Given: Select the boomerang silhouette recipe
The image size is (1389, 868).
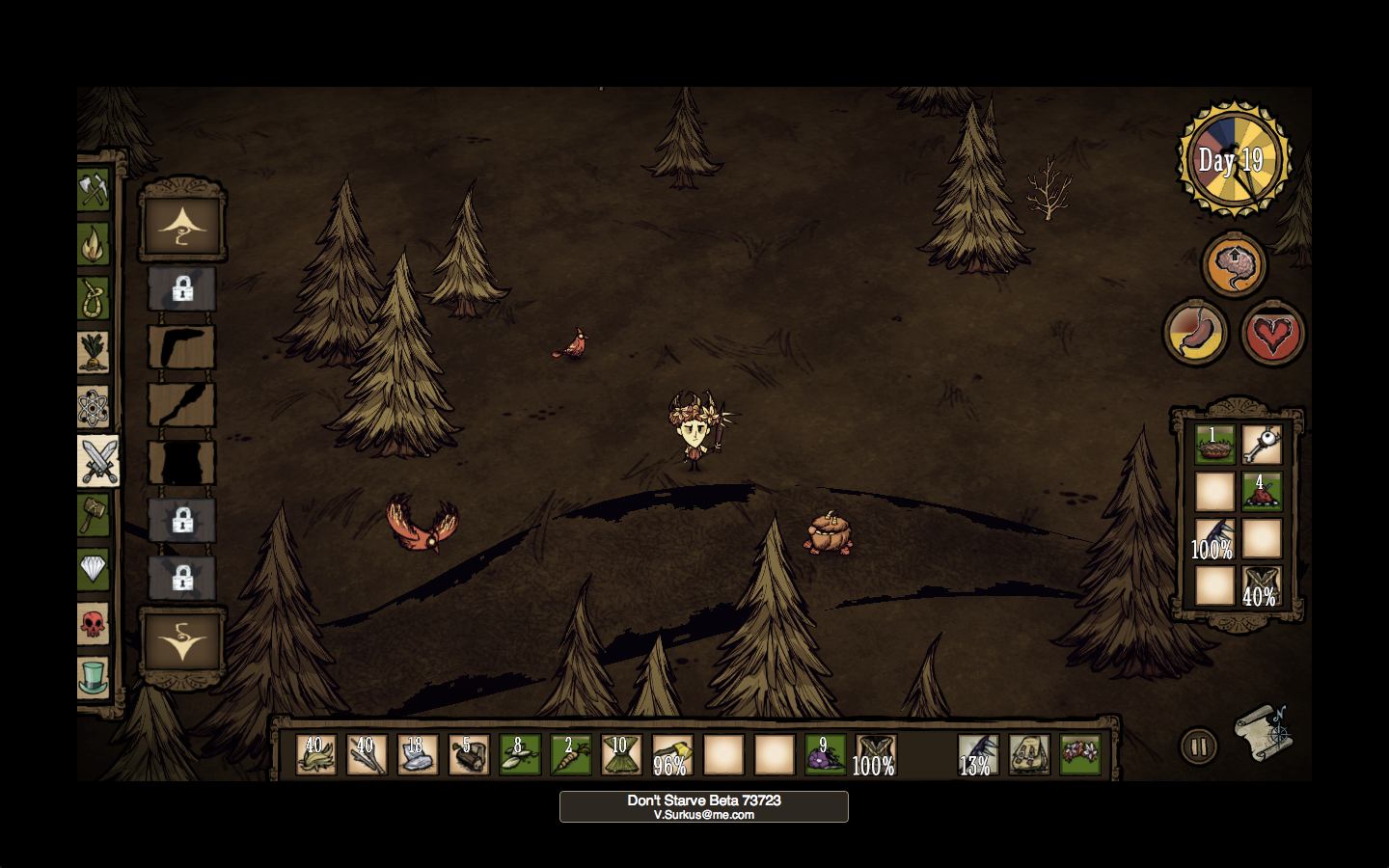Looking at the screenshot, I should click(x=181, y=345).
